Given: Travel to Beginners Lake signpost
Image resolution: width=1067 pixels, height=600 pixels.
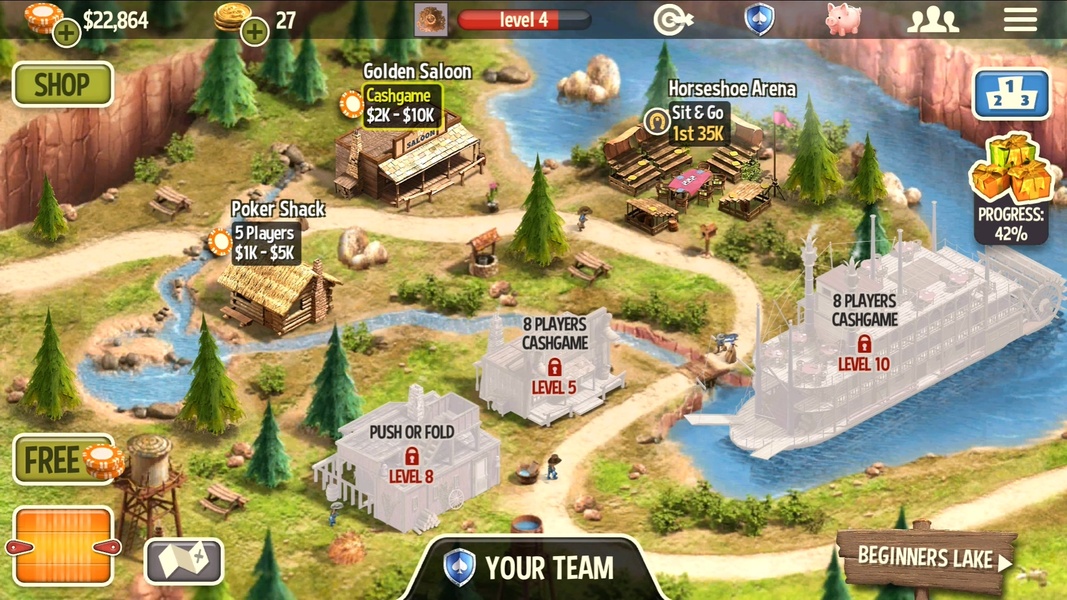Looking at the screenshot, I should coord(925,558).
